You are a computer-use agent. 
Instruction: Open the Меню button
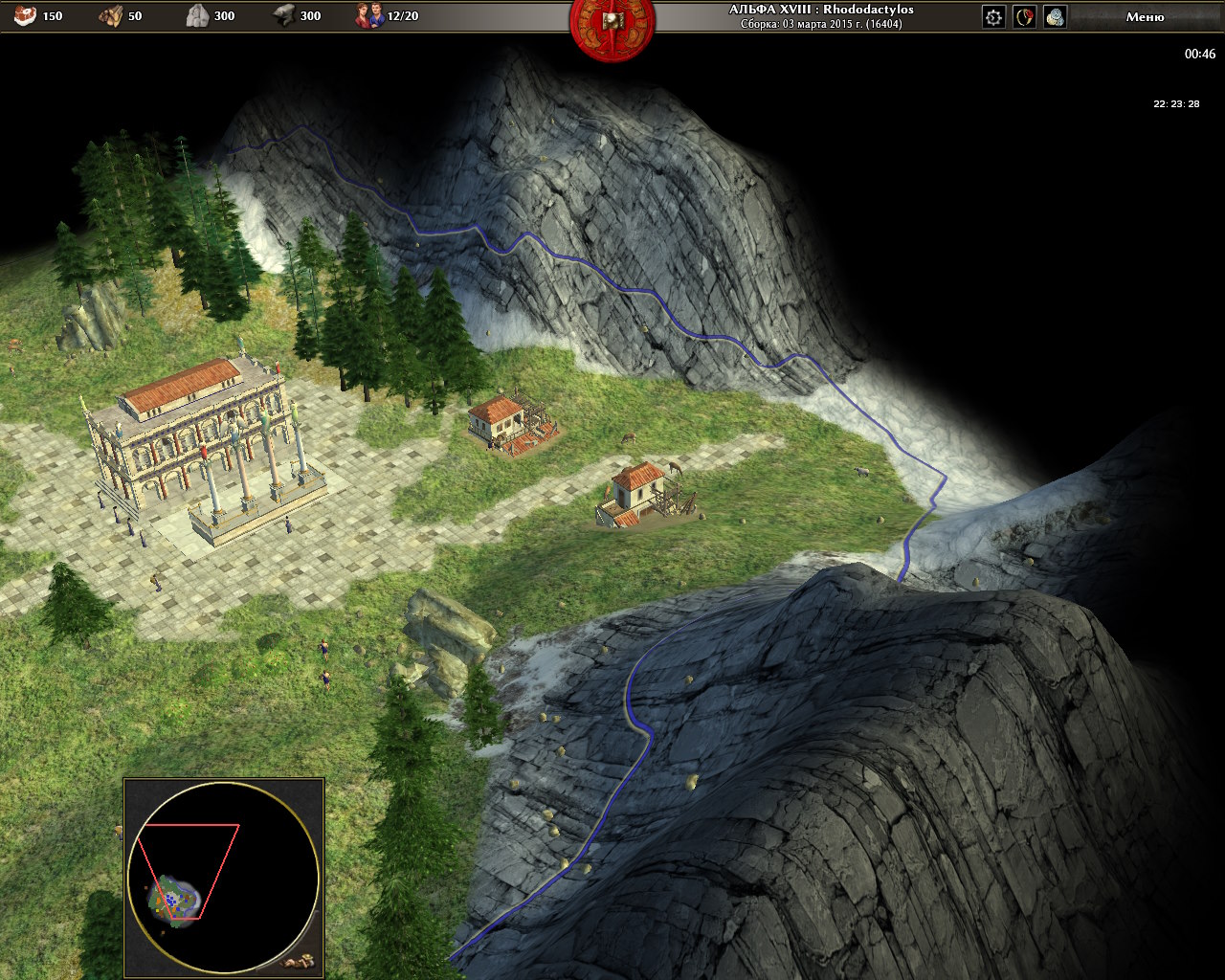(x=1145, y=16)
